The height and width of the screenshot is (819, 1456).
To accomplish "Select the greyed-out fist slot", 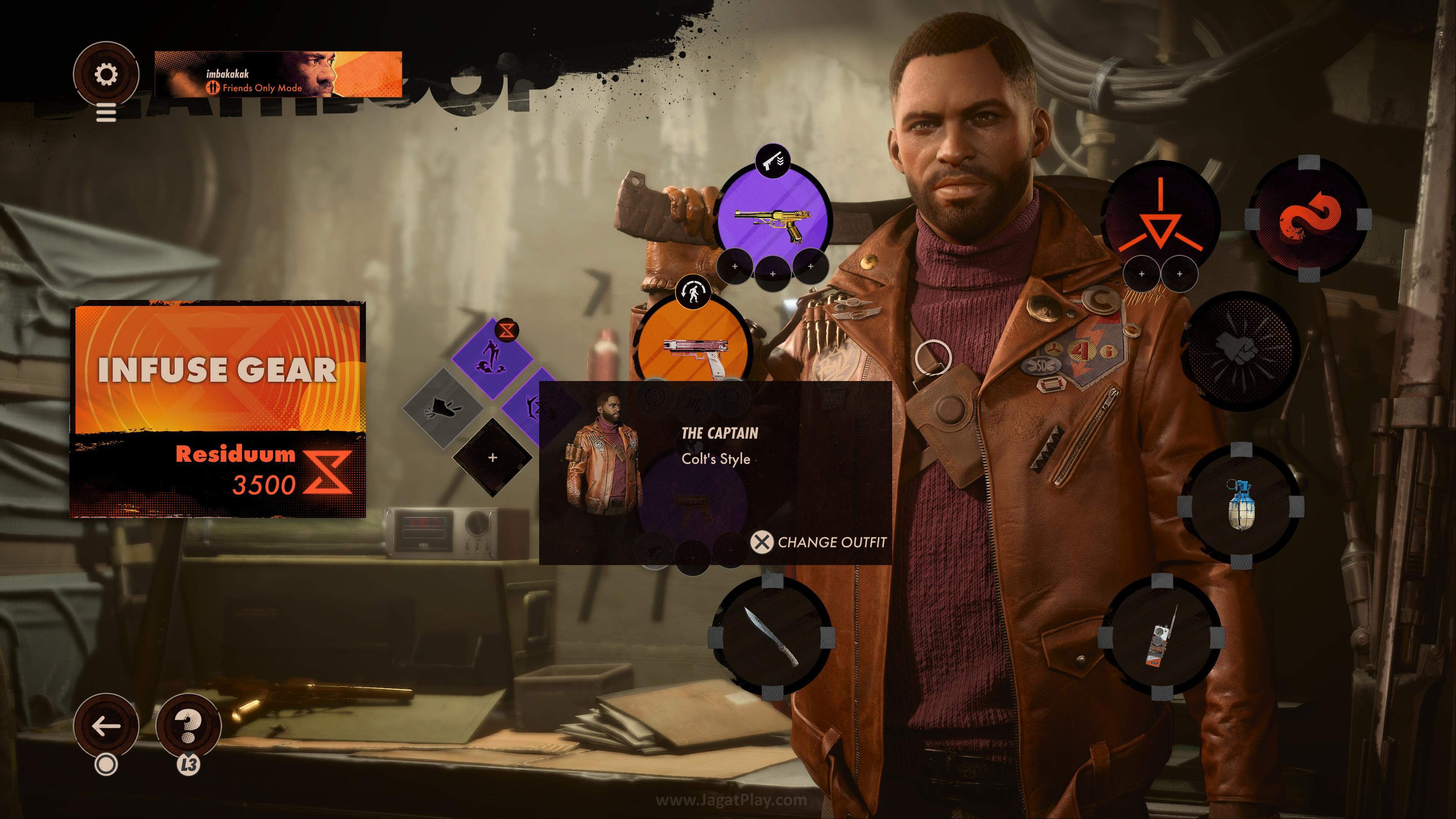I will click(x=1240, y=349).
